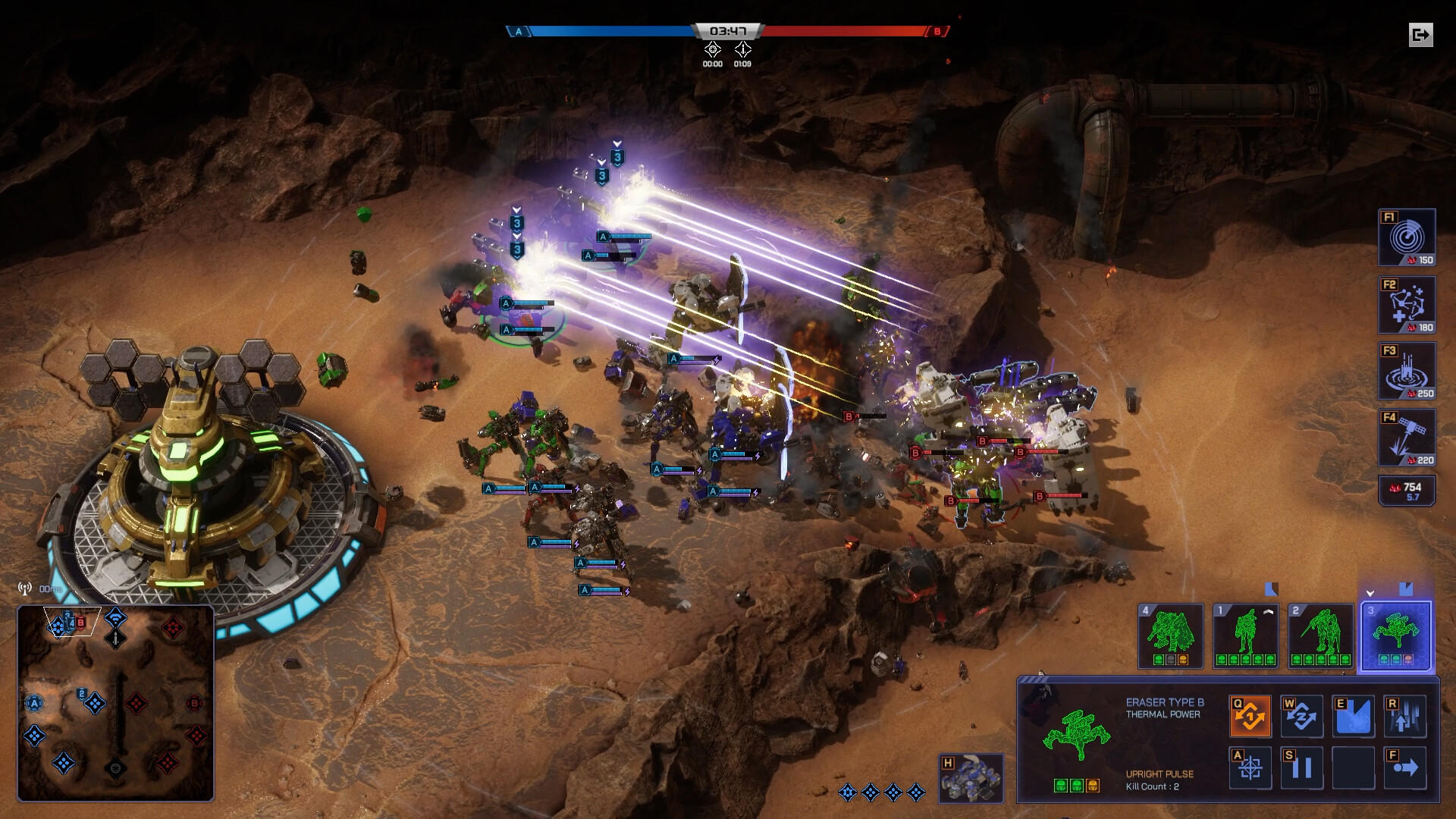
Task: Click the corner banner marker above group 3 card
Action: (1405, 589)
